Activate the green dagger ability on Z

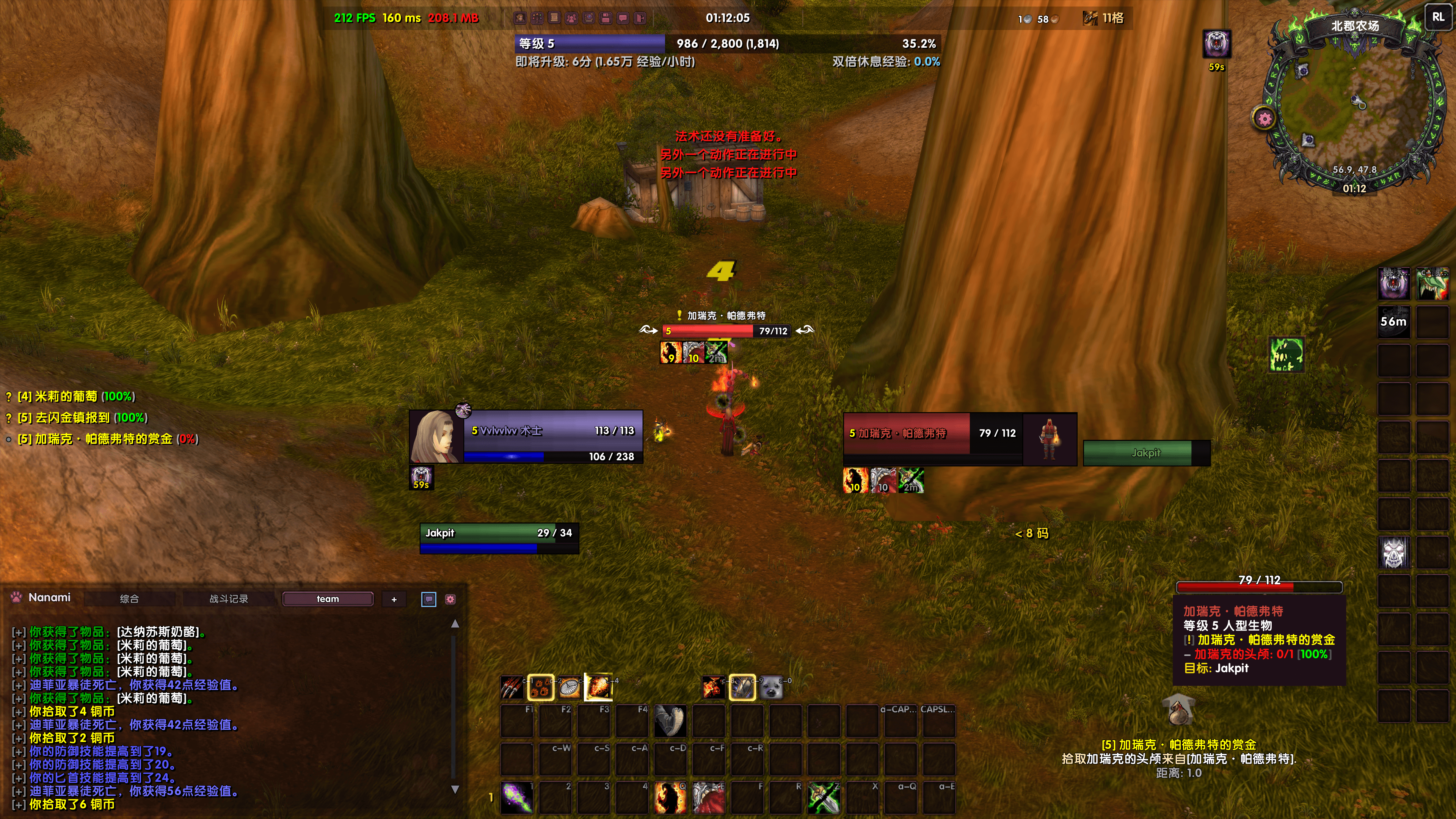(824, 797)
